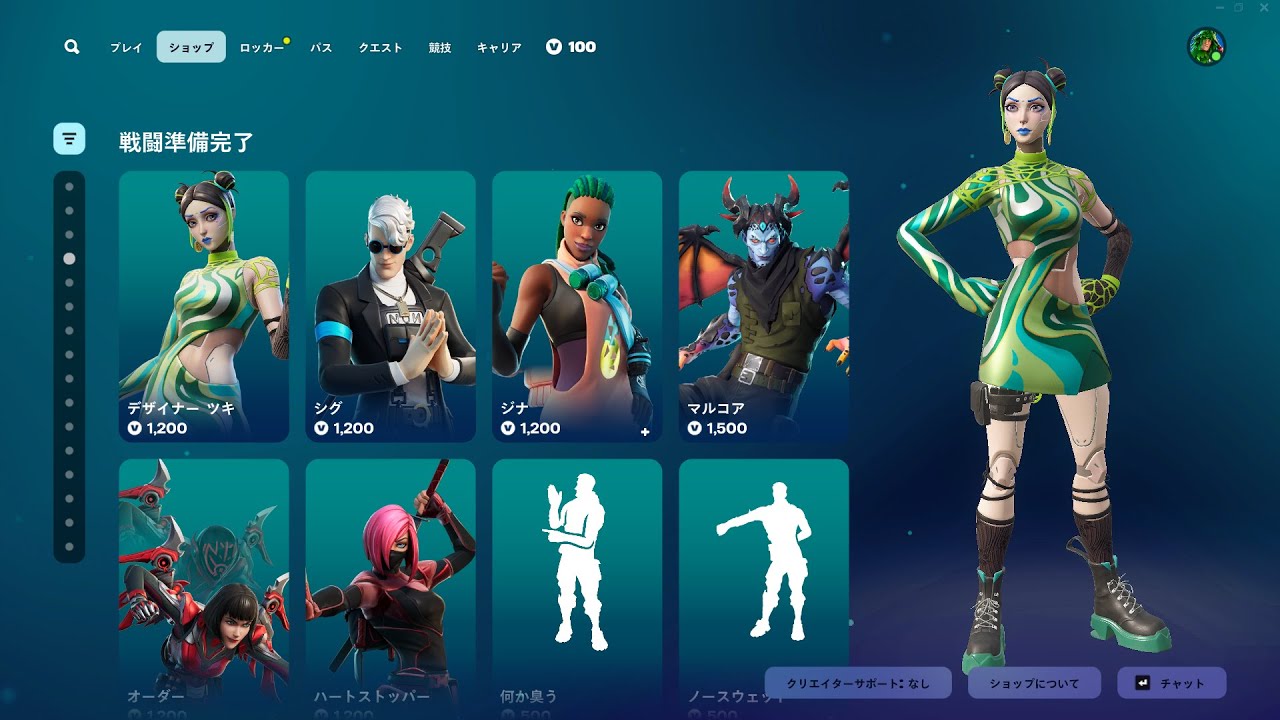Open the player profile avatar

pos(1206,47)
